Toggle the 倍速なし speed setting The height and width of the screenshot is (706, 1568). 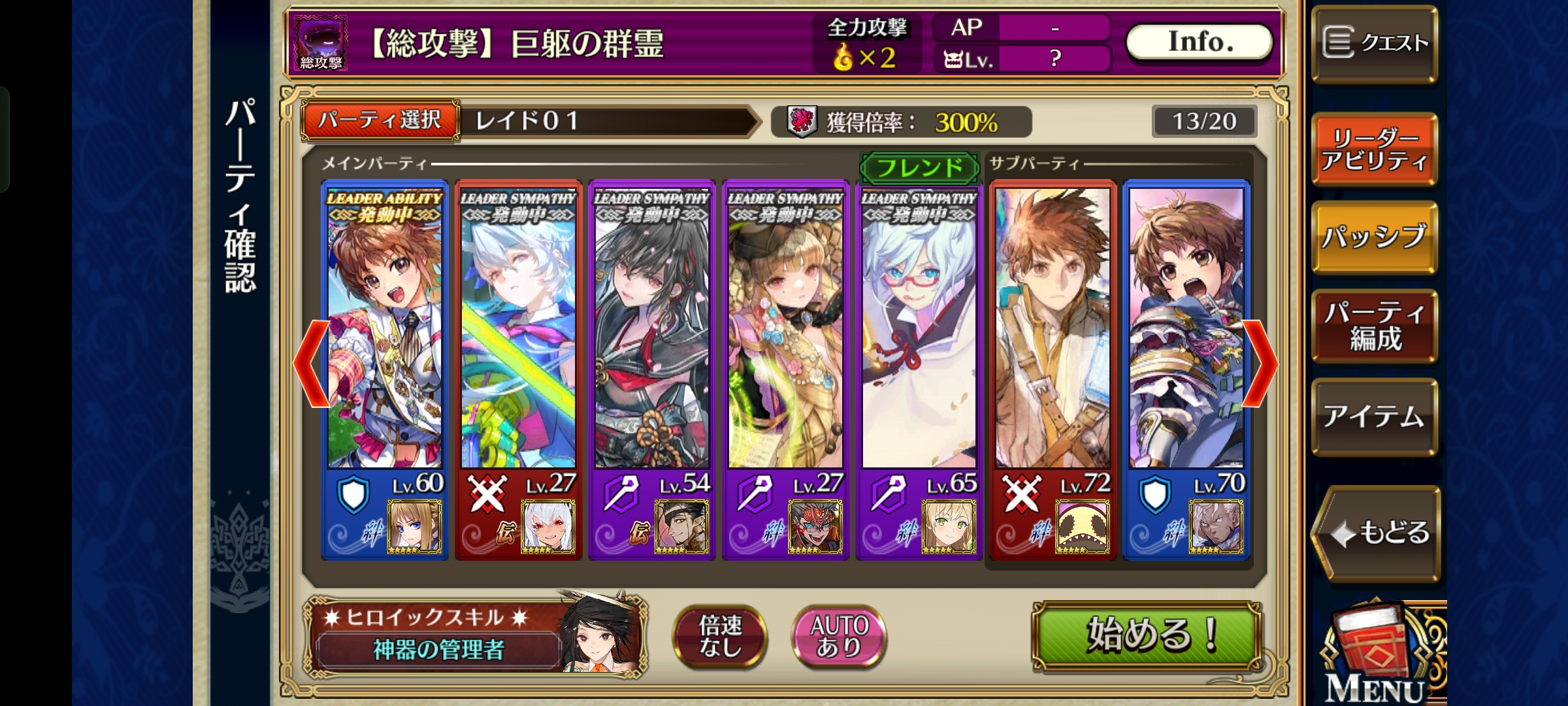pos(720,636)
